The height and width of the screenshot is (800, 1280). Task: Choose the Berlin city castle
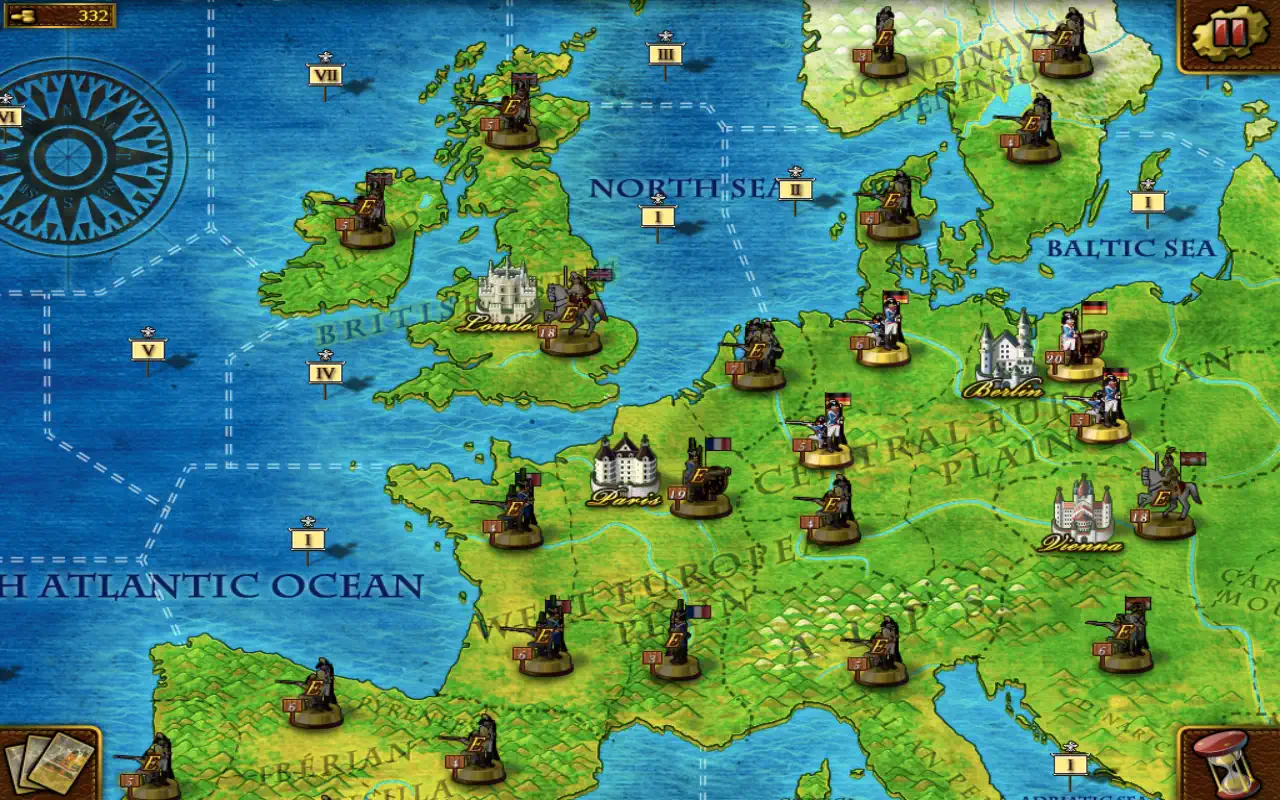pyautogui.click(x=1006, y=355)
